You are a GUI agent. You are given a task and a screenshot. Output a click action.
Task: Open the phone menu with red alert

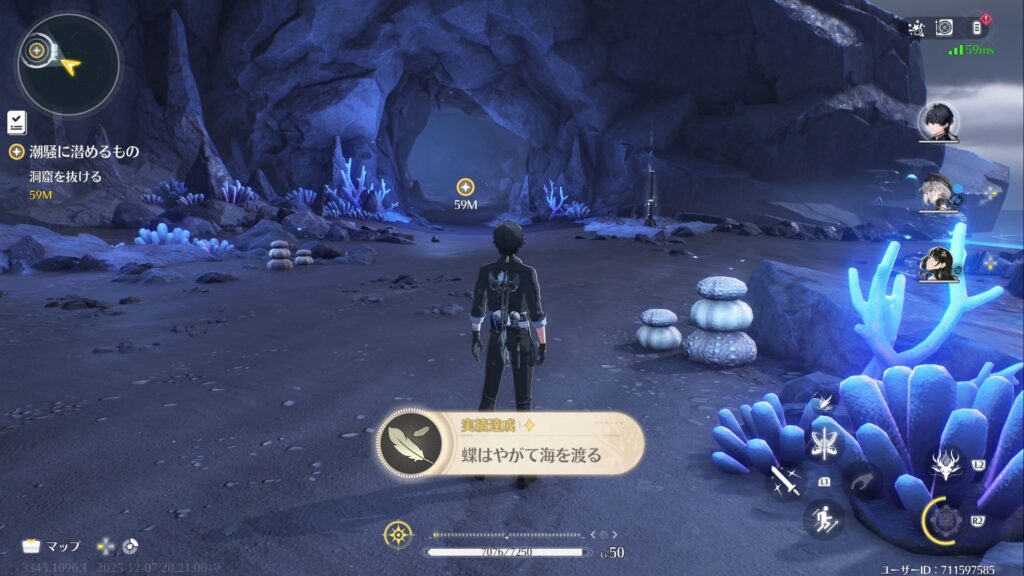978,28
